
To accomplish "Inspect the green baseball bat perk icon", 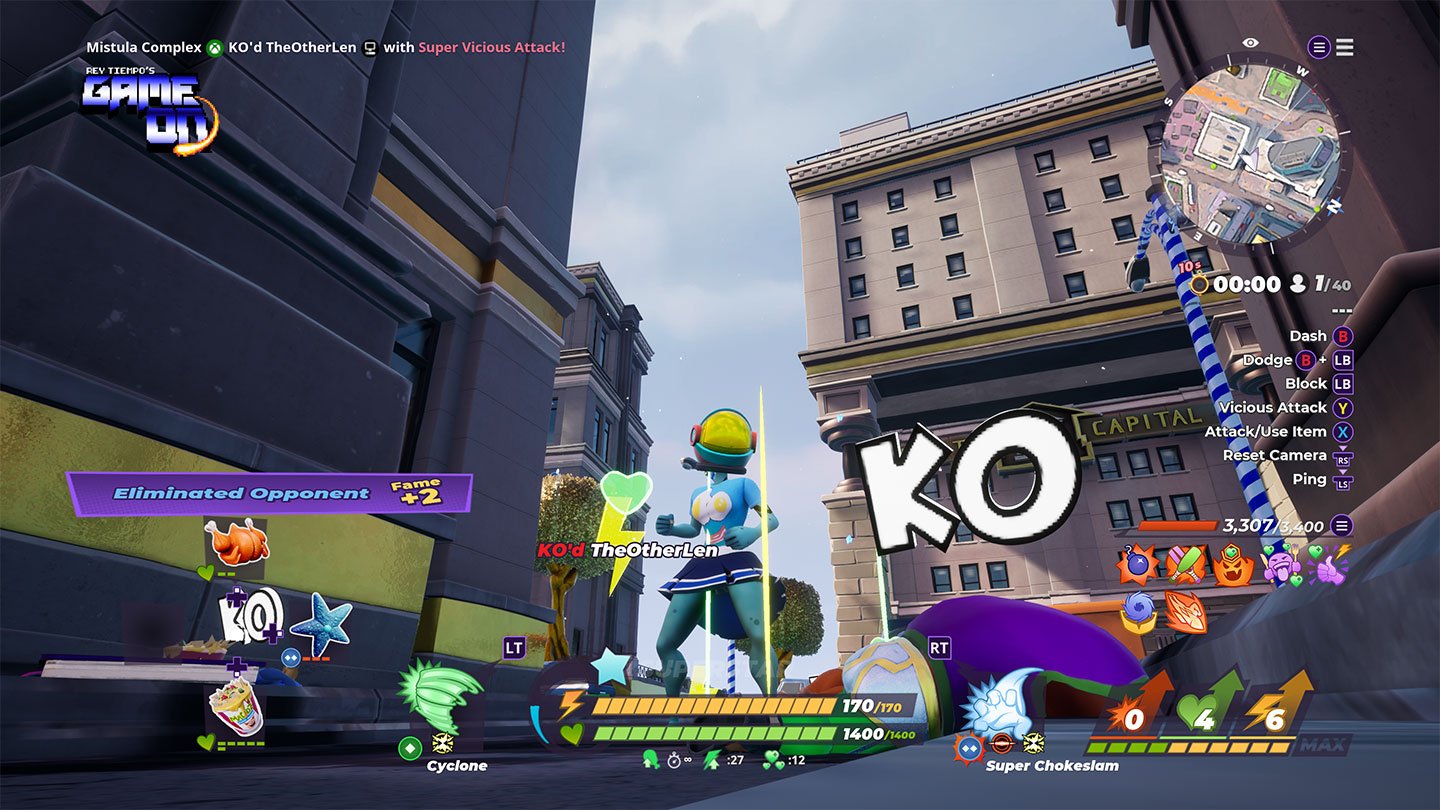I will 1184,565.
